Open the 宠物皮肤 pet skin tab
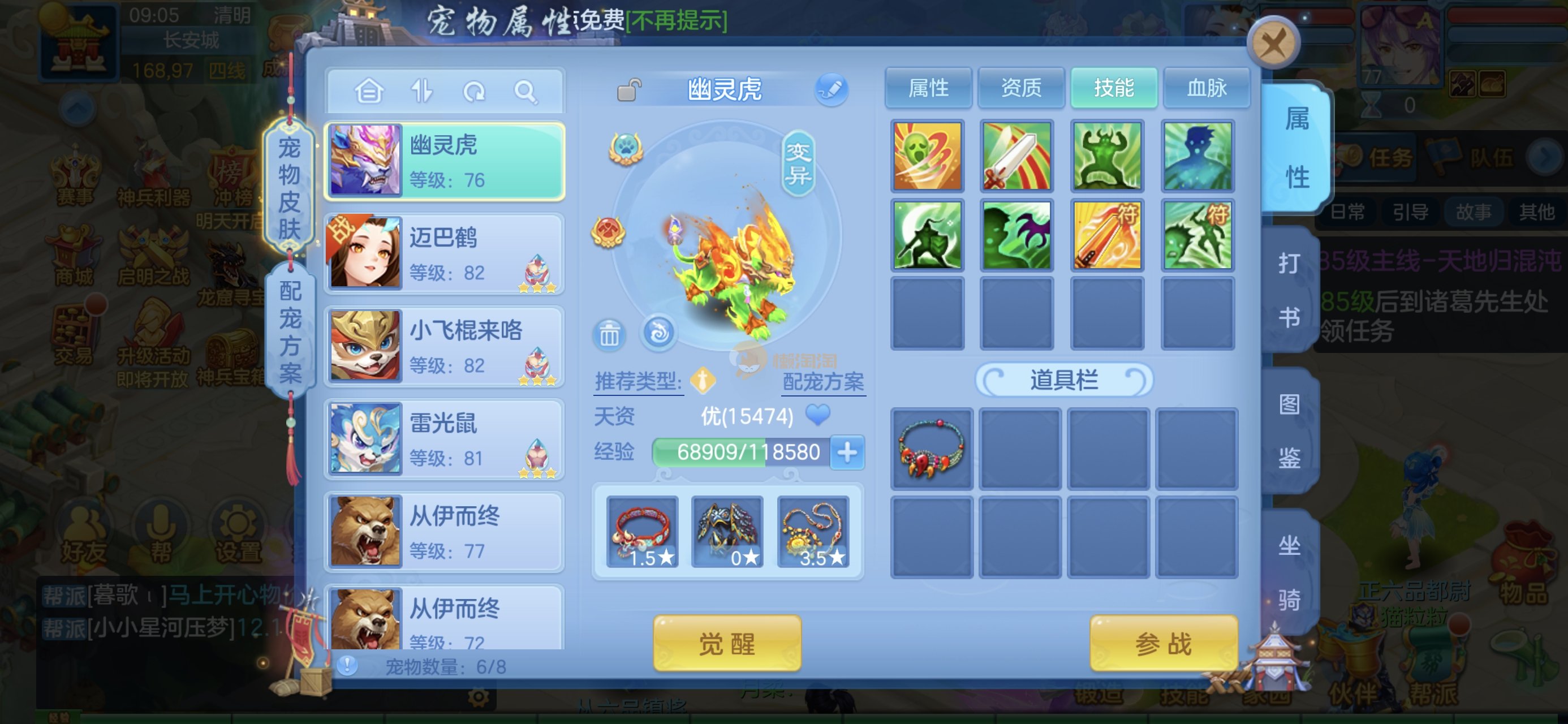1568x724 pixels. [289, 188]
